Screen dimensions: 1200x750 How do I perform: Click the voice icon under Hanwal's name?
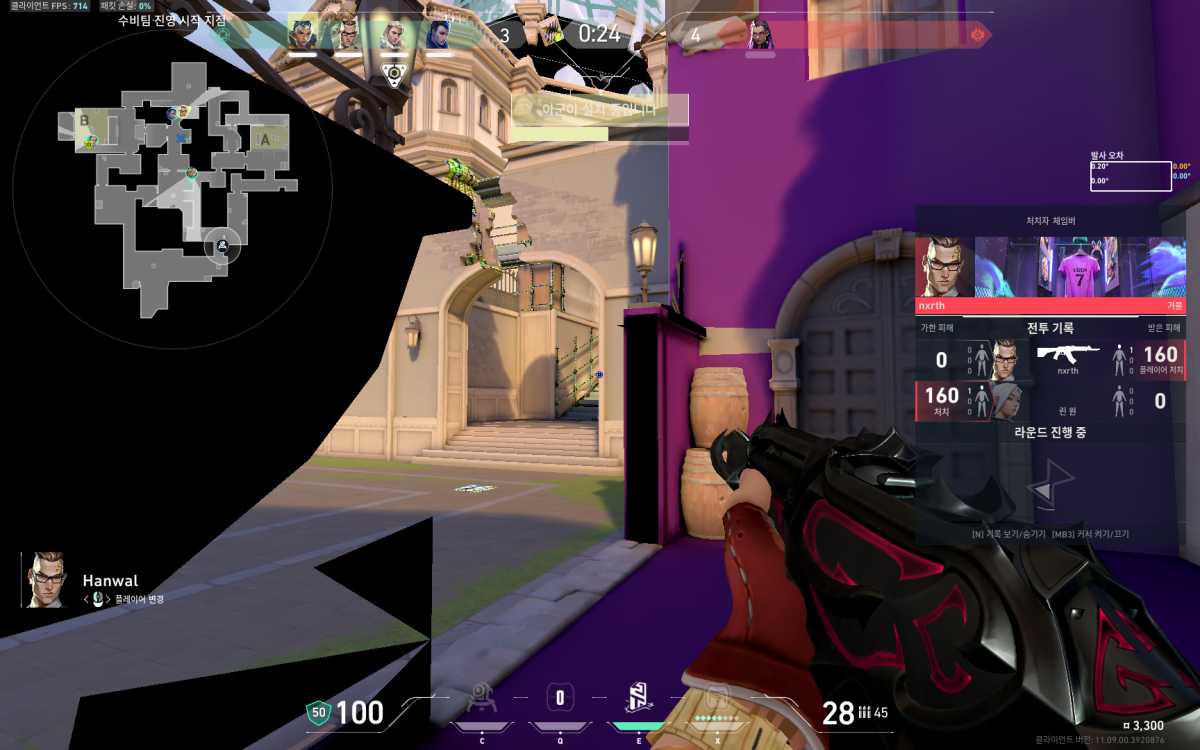point(98,599)
